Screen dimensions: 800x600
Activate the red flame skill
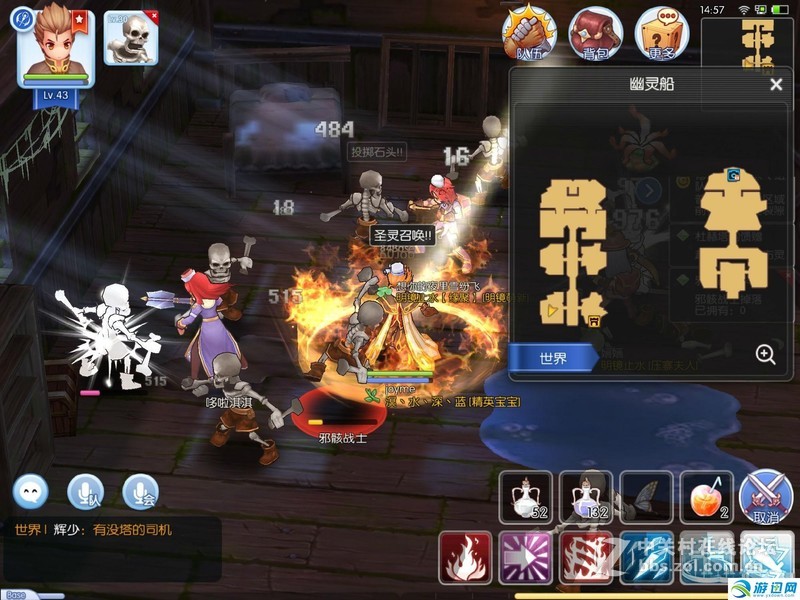click(x=465, y=558)
